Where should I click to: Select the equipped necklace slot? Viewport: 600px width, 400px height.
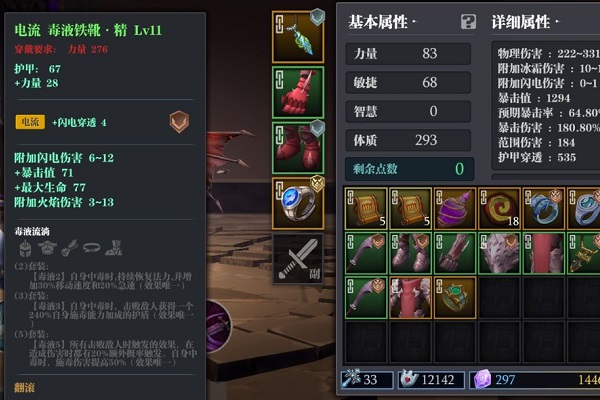pos(298,37)
